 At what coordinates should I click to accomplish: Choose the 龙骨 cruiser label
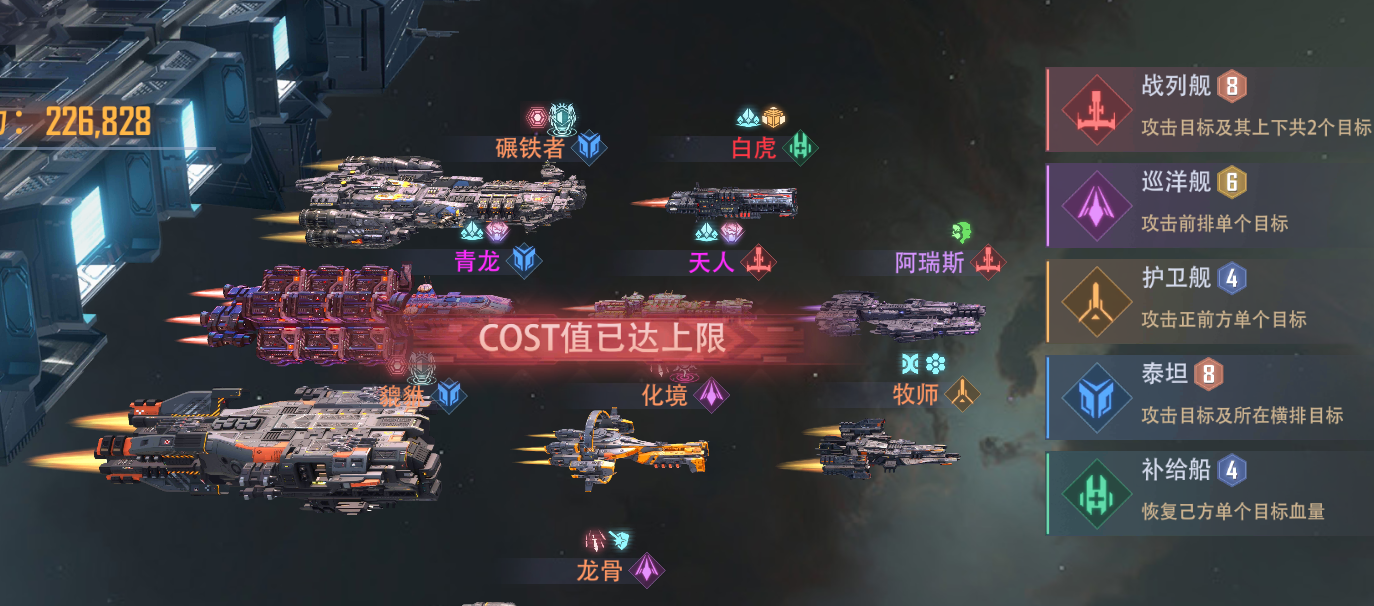(x=600, y=570)
